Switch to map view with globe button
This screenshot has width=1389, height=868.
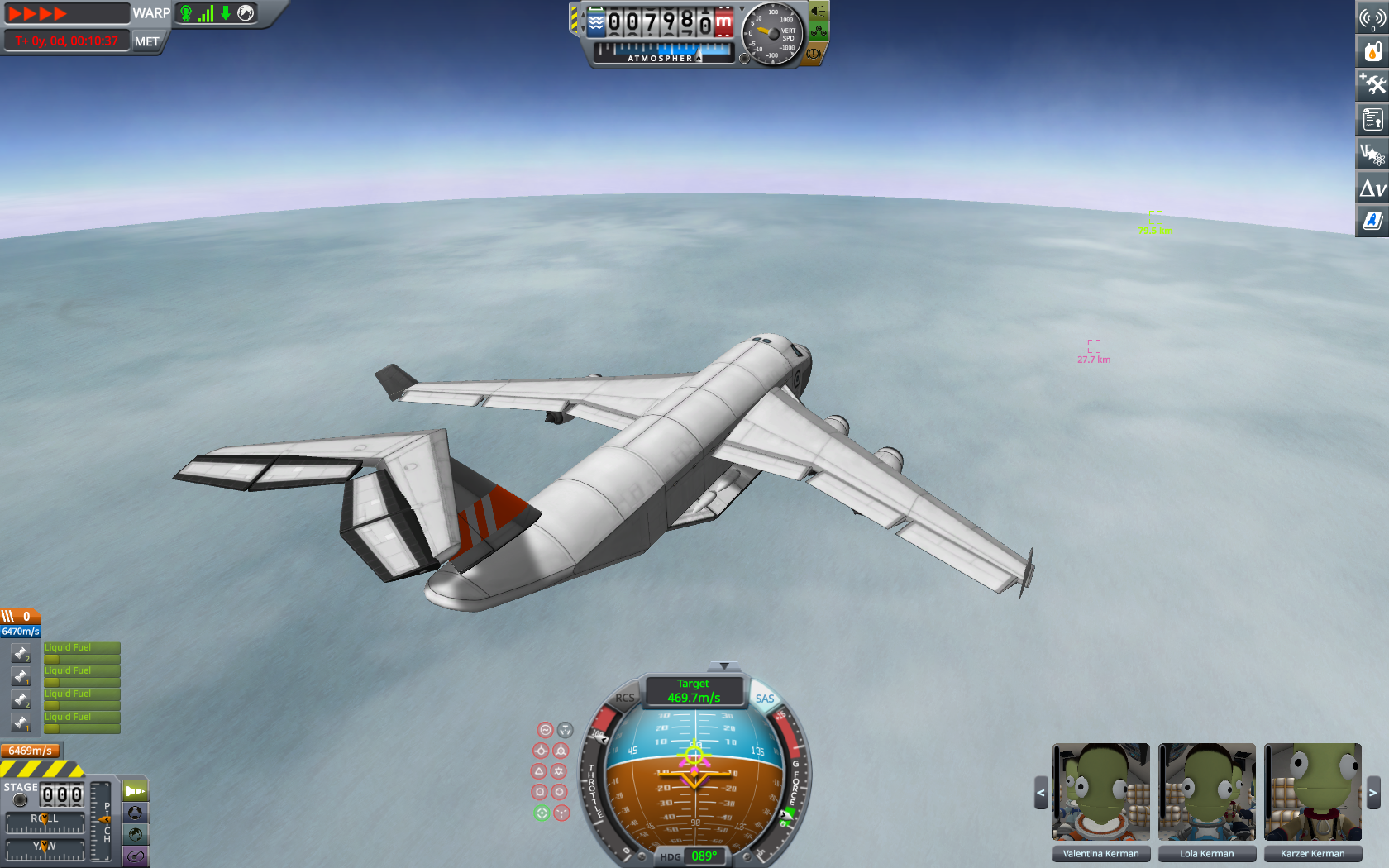click(135, 835)
